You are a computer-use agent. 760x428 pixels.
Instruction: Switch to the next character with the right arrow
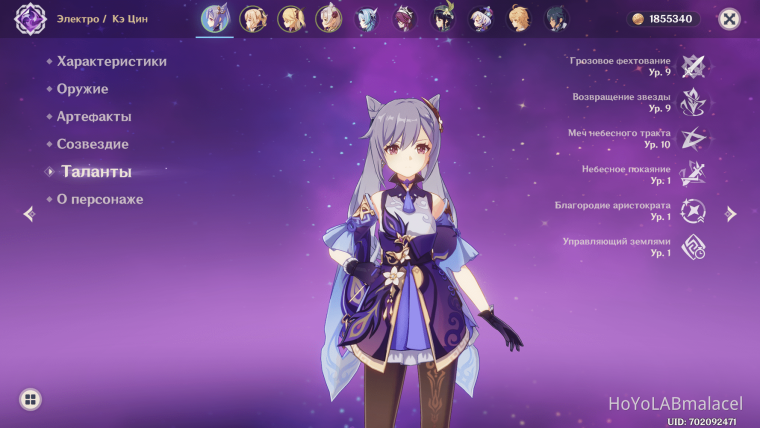(731, 213)
